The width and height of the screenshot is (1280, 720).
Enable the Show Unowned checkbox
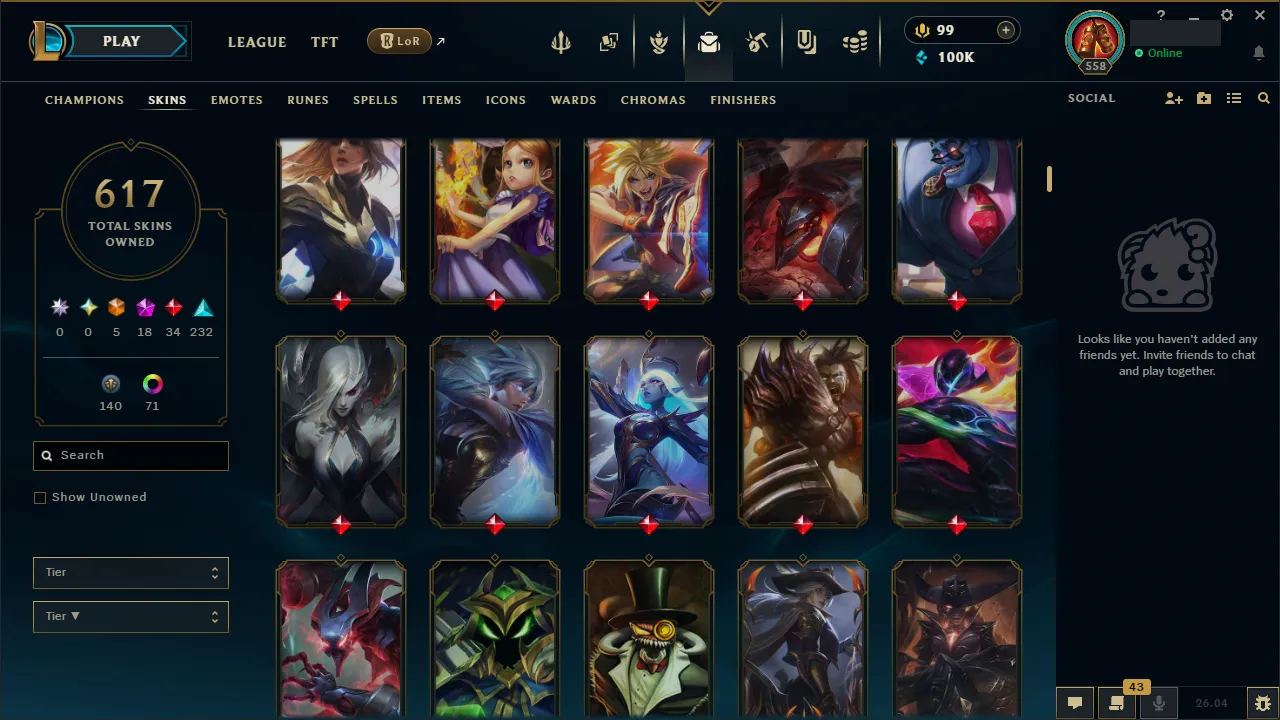point(40,497)
